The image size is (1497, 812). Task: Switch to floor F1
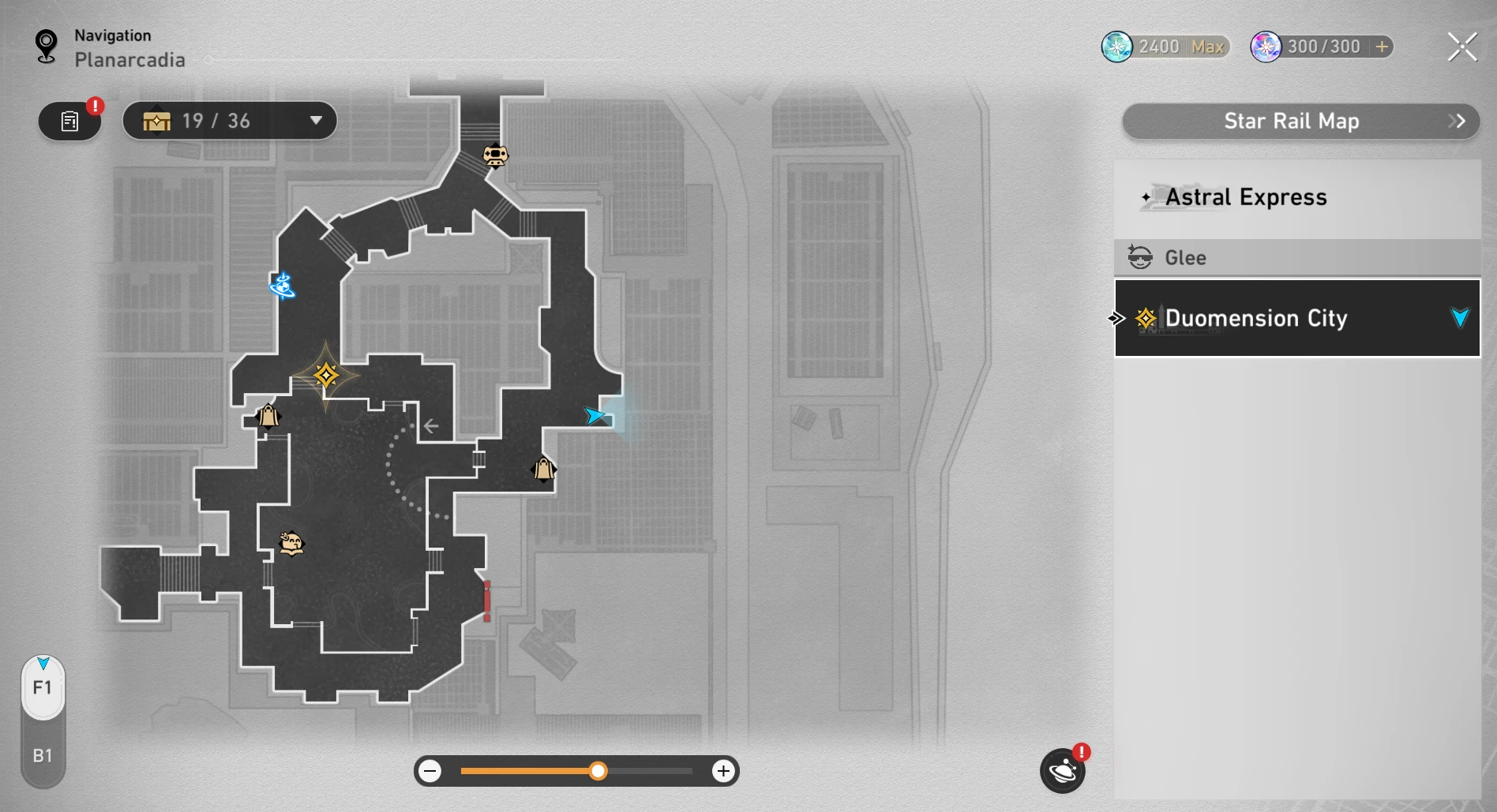[43, 688]
